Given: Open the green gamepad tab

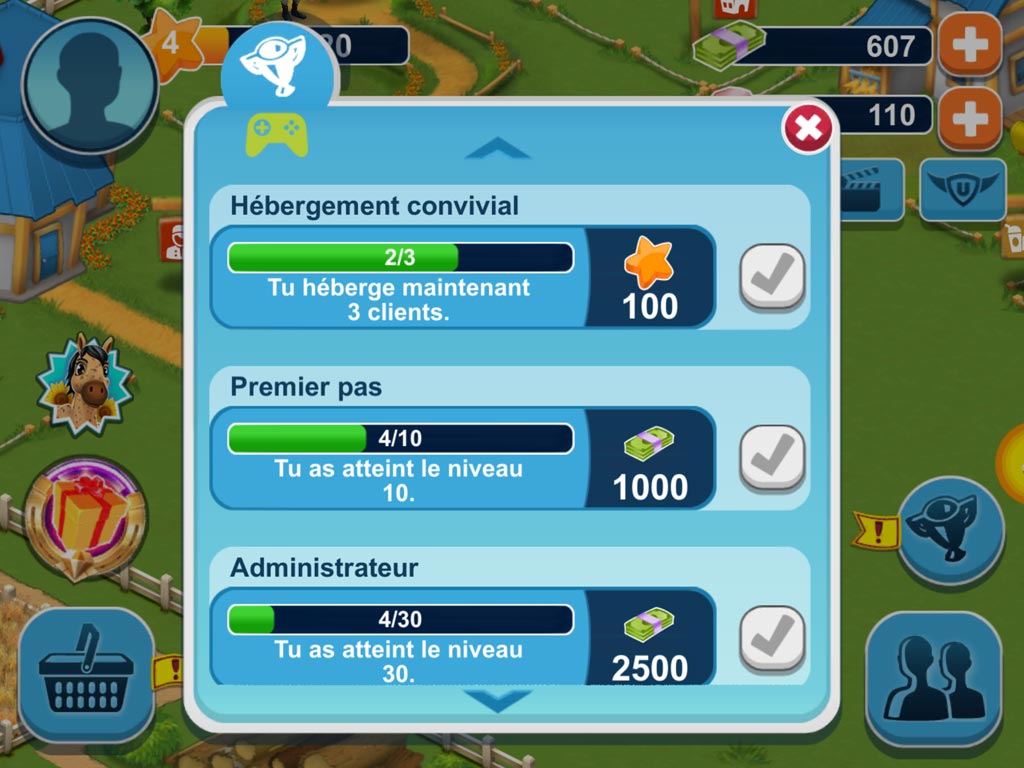Looking at the screenshot, I should [277, 136].
